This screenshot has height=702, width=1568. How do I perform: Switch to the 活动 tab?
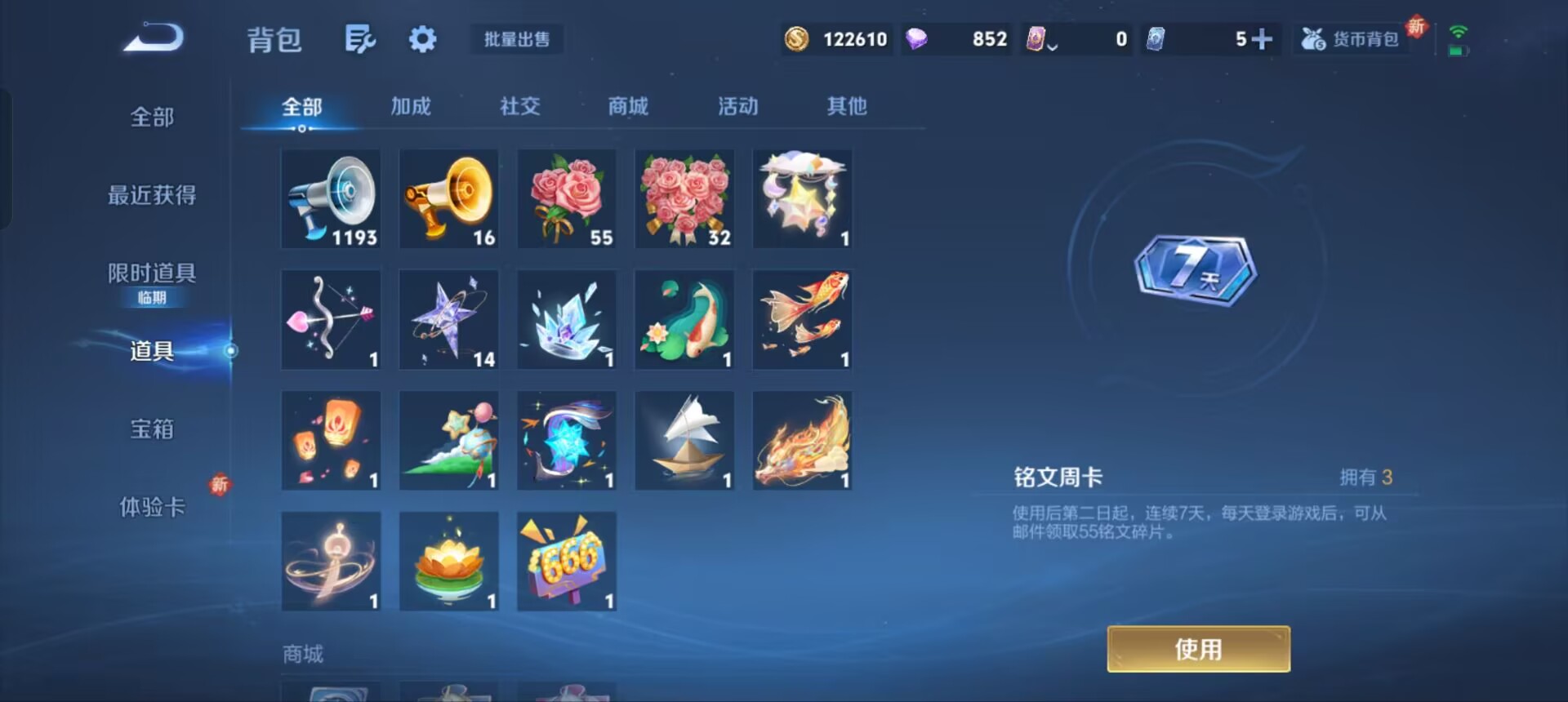click(737, 106)
